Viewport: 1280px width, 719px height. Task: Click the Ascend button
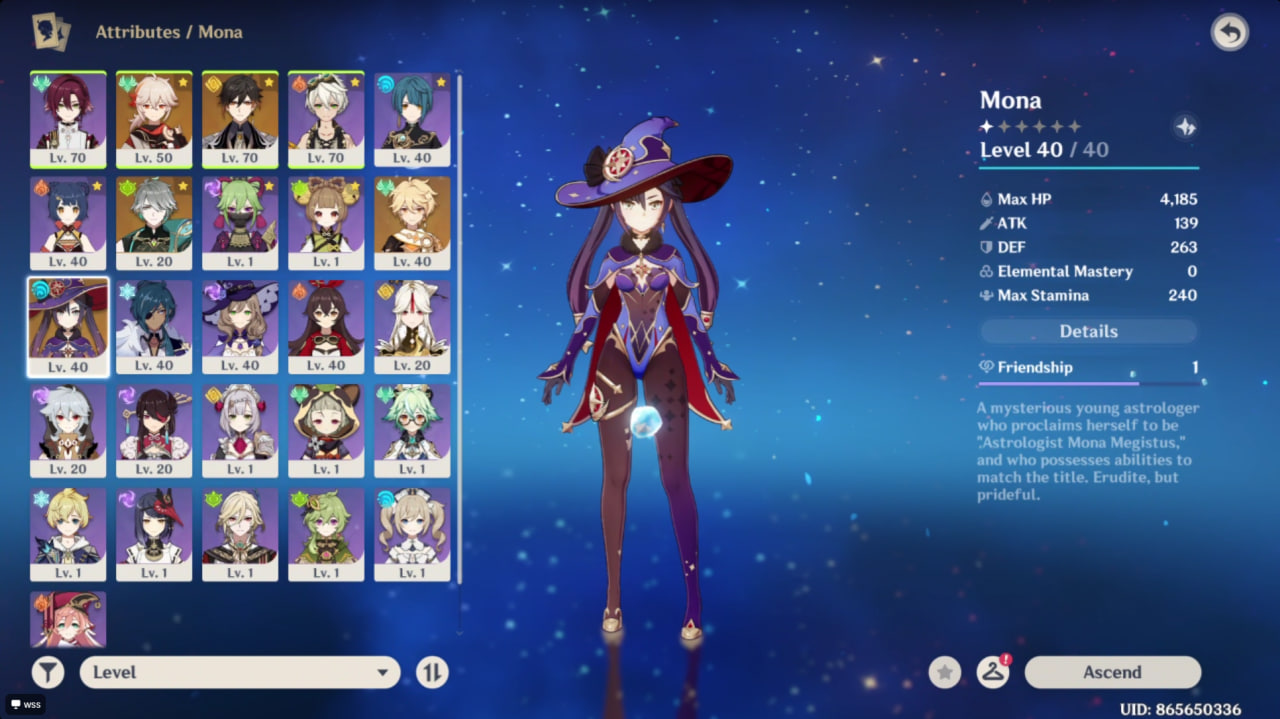pyautogui.click(x=1112, y=672)
